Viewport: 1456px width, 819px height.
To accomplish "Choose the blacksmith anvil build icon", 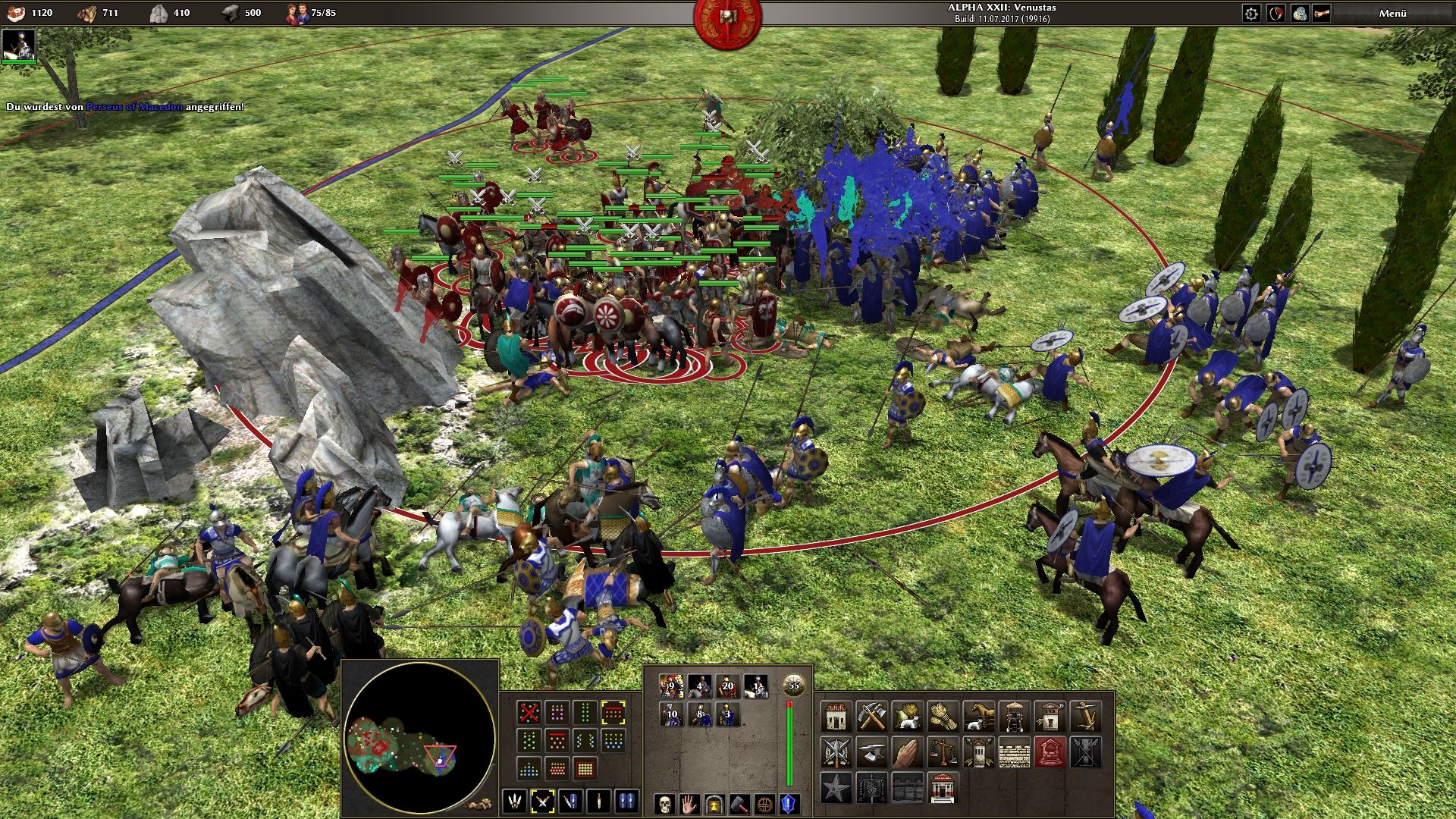I will tap(872, 752).
